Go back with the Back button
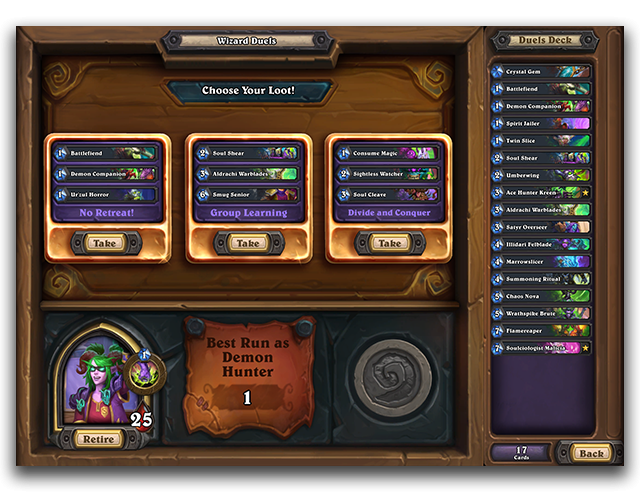640x500 pixels. click(592, 453)
